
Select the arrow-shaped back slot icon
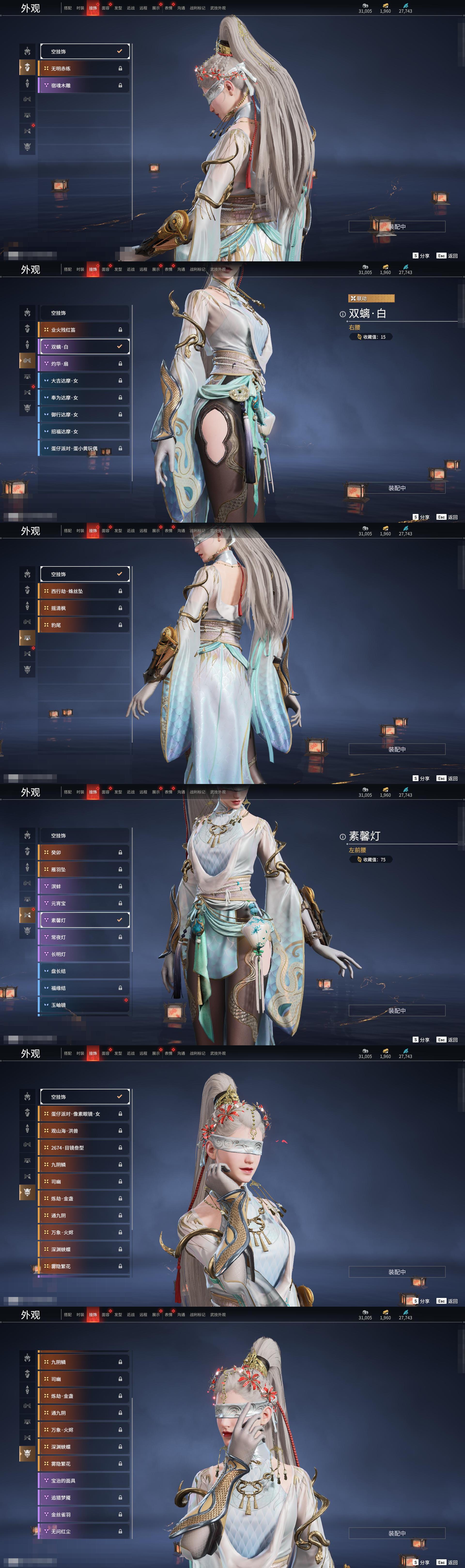click(x=27, y=83)
